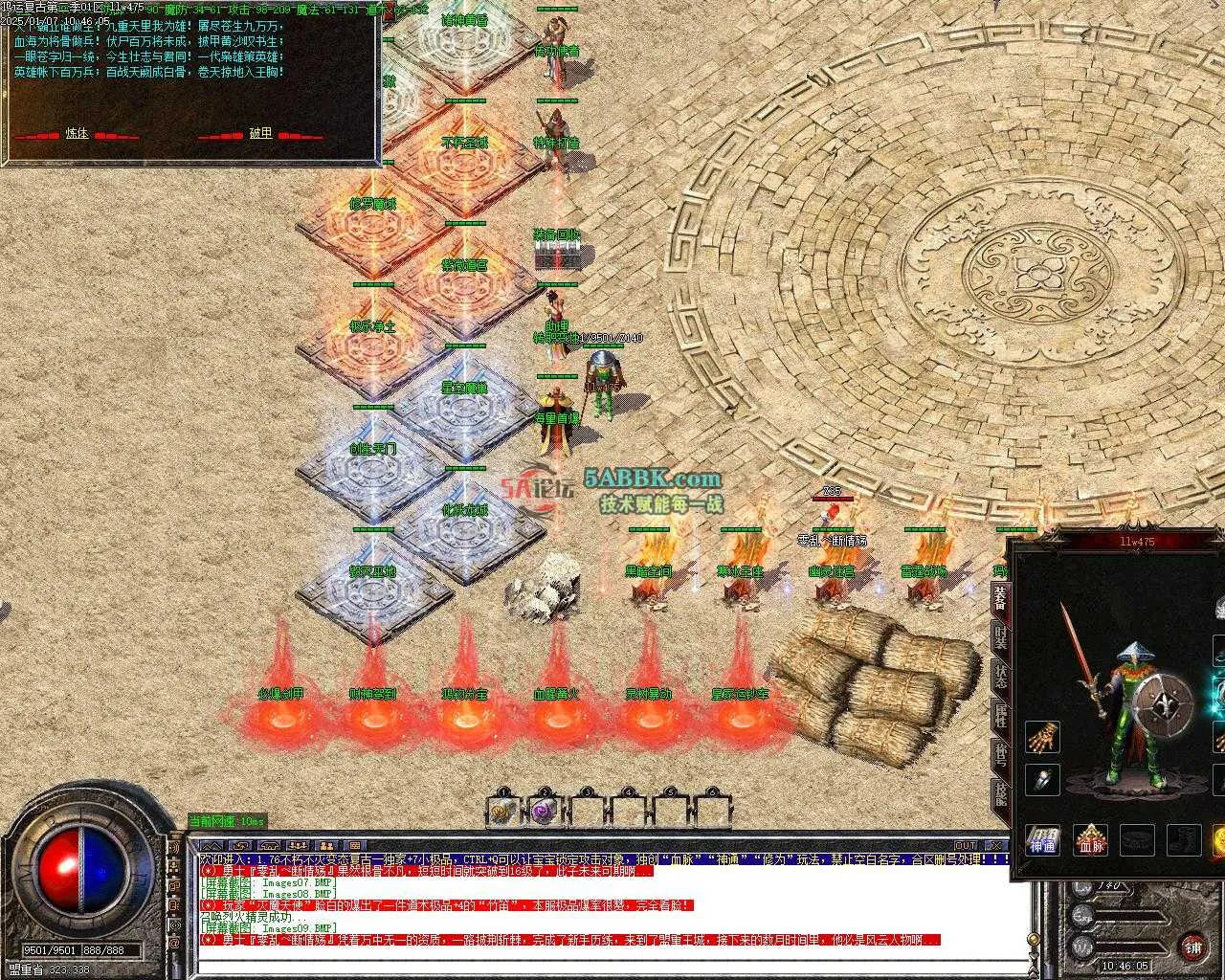This screenshot has height=980, width=1225.
Task: Click the red 铺 shop button
Action: click(1192, 947)
